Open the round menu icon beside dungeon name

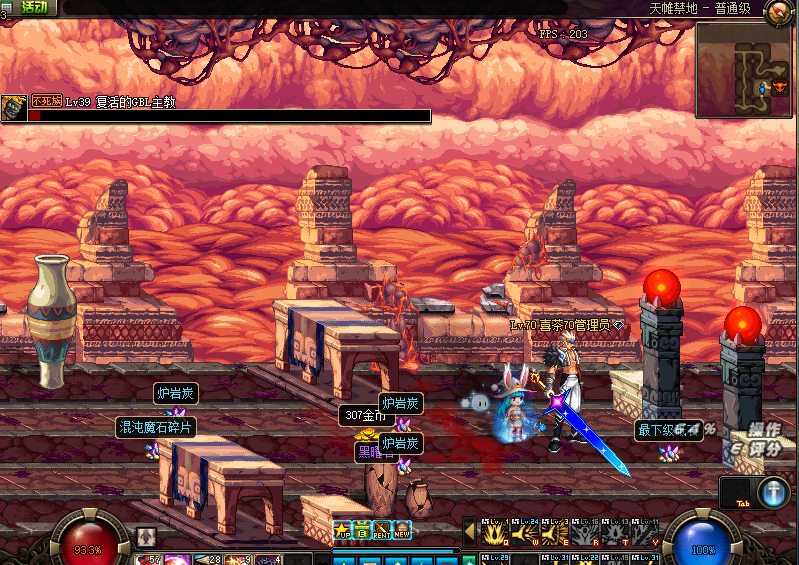coord(779,11)
